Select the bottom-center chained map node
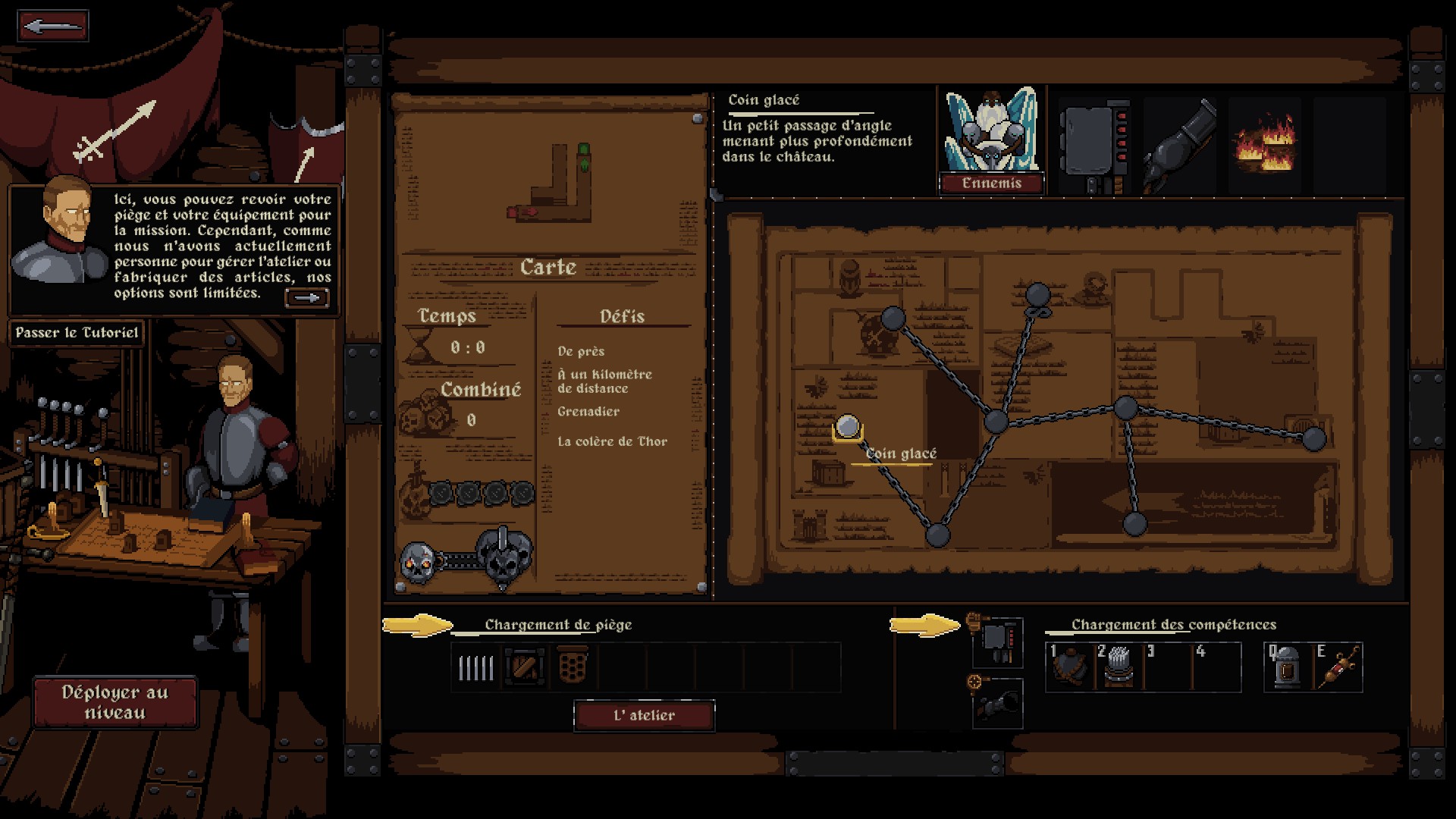This screenshot has height=819, width=1456. coord(937,535)
